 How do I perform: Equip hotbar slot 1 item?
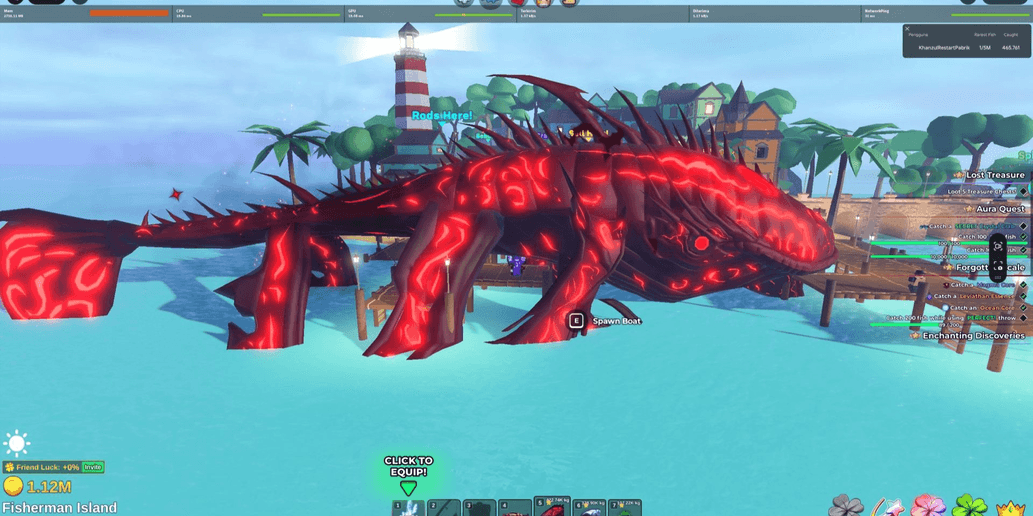click(x=408, y=508)
